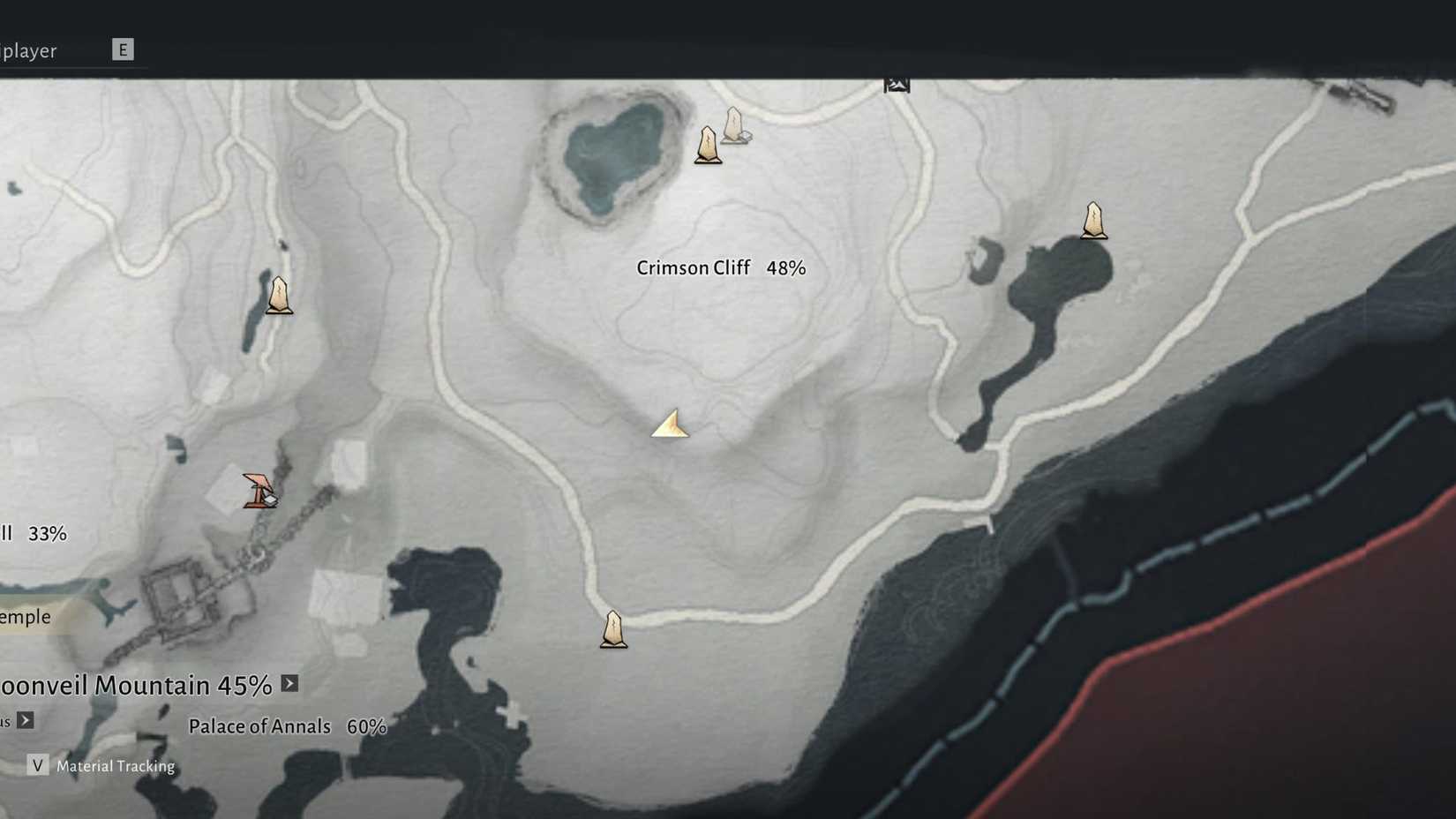Open the chevron arrow above Material Tracking
Screen dimensions: 1456x819
click(x=25, y=720)
